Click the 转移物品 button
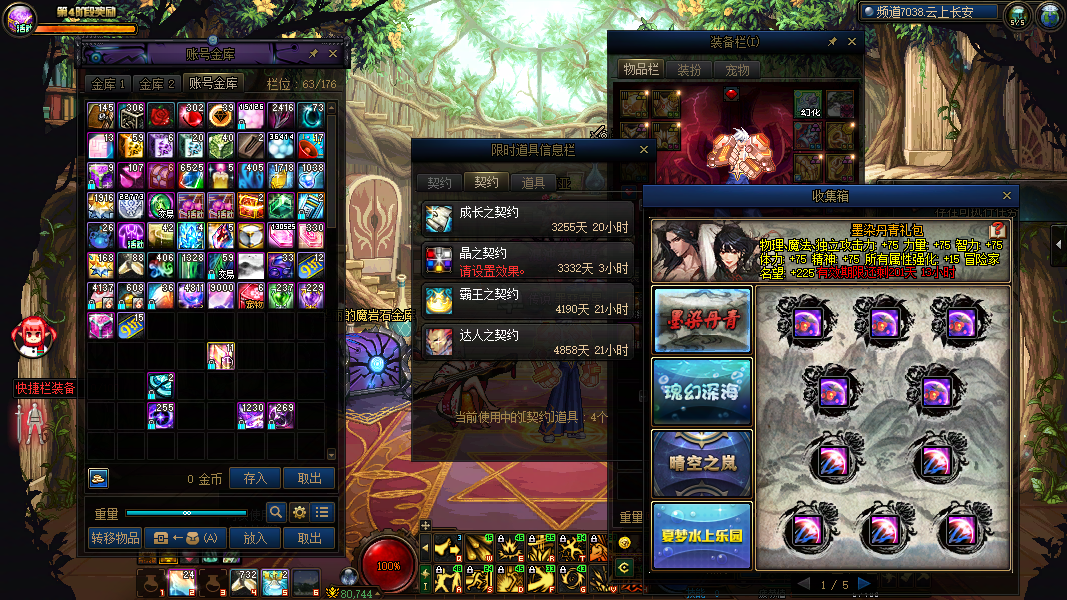 (x=115, y=538)
